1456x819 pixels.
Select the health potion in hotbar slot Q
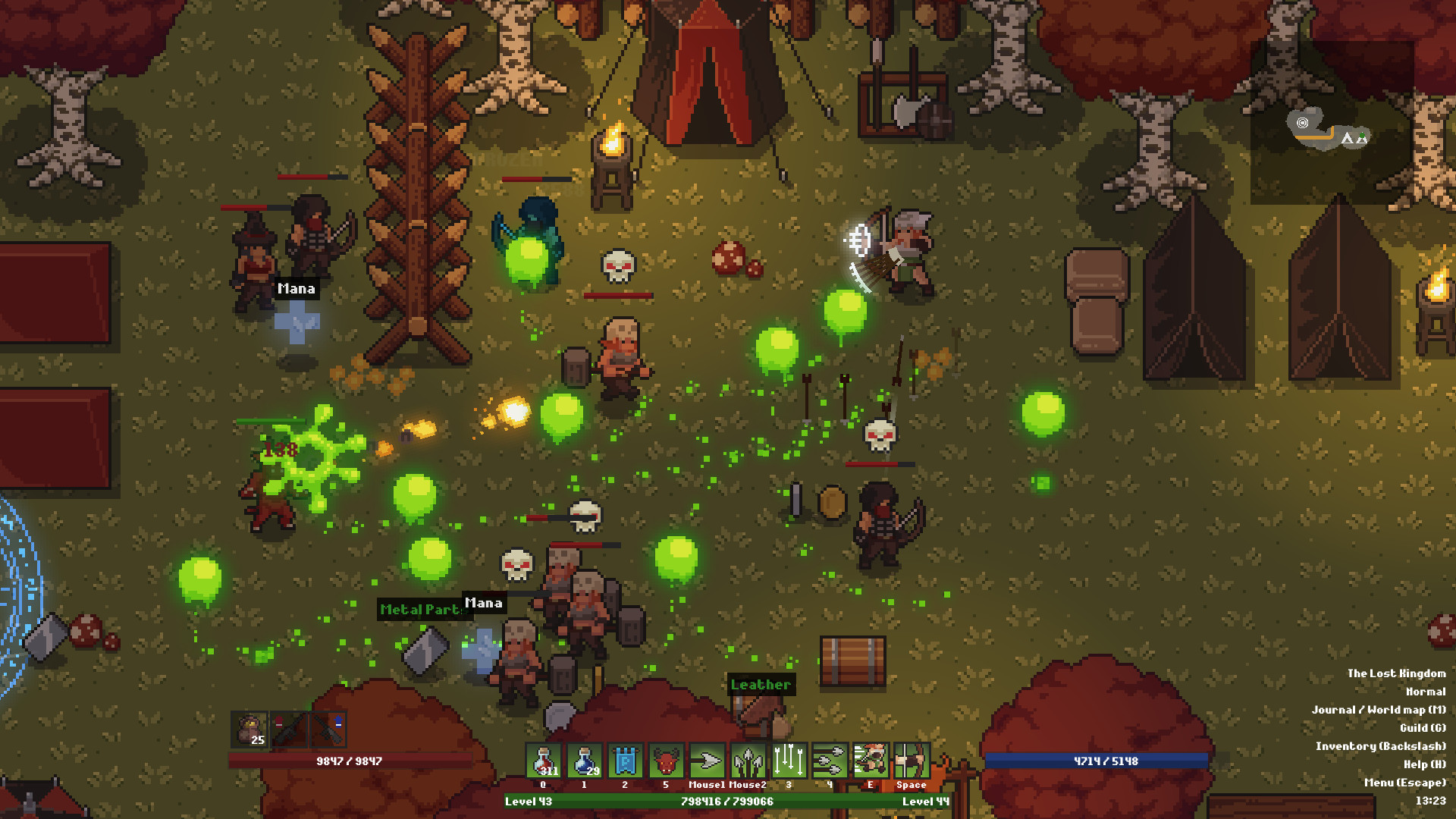[x=542, y=762]
